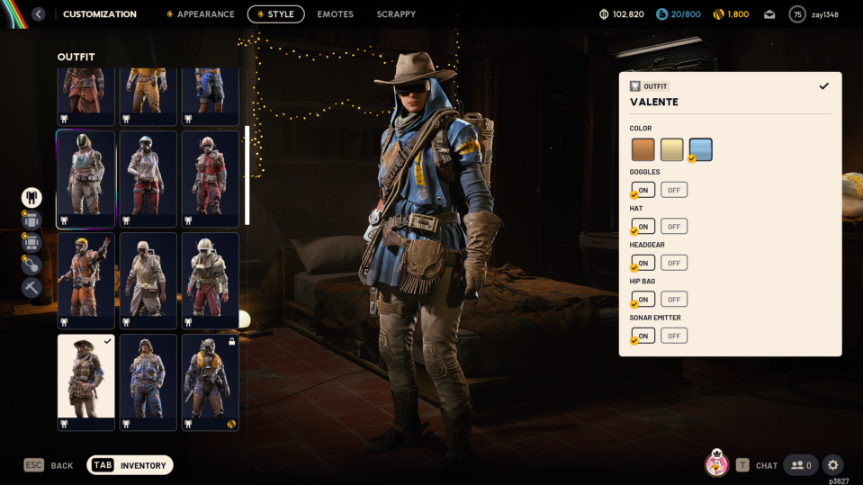Open the settings gear icon
The width and height of the screenshot is (863, 485).
coord(833,464)
